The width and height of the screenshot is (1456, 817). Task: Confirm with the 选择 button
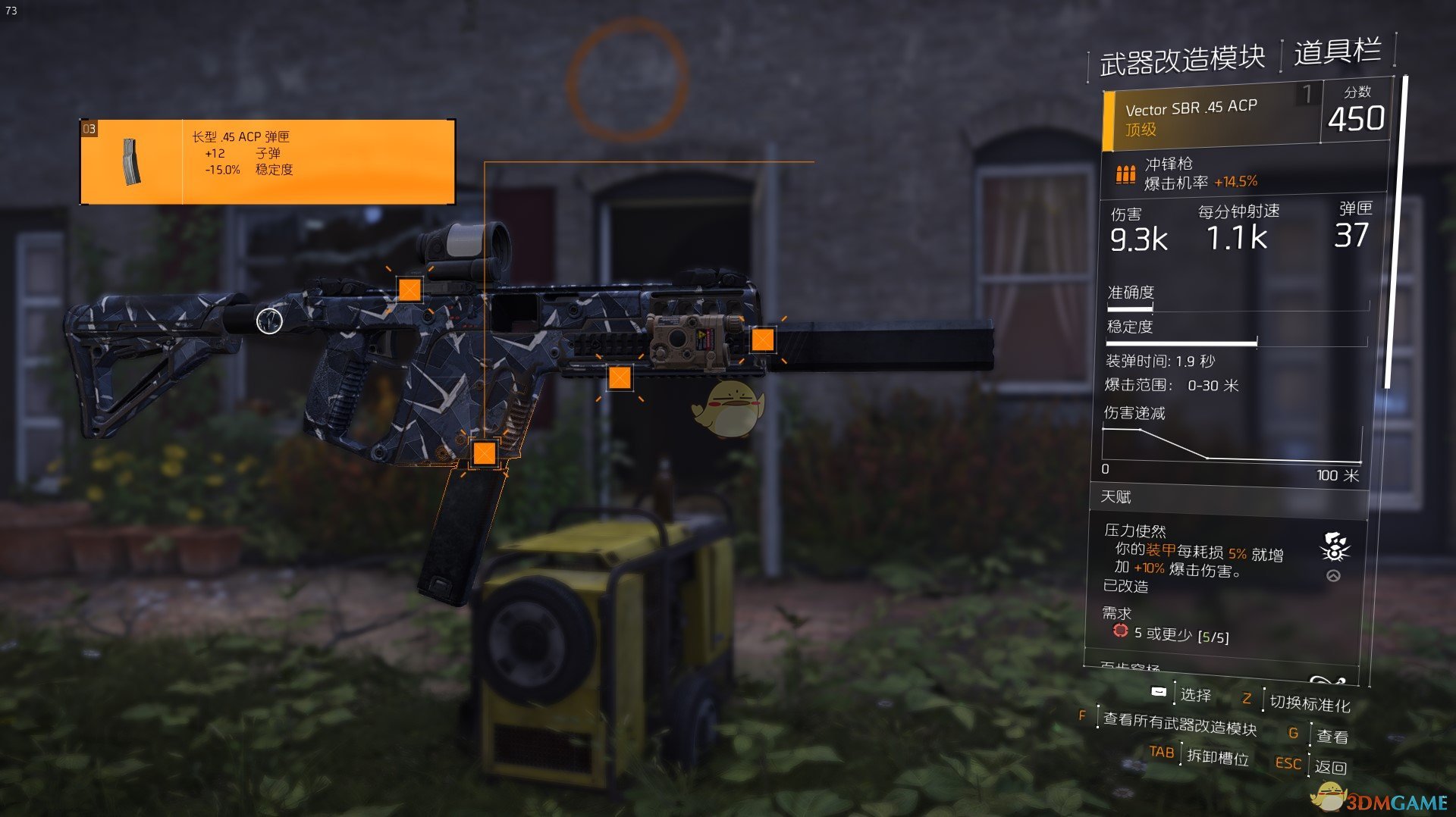point(1195,695)
